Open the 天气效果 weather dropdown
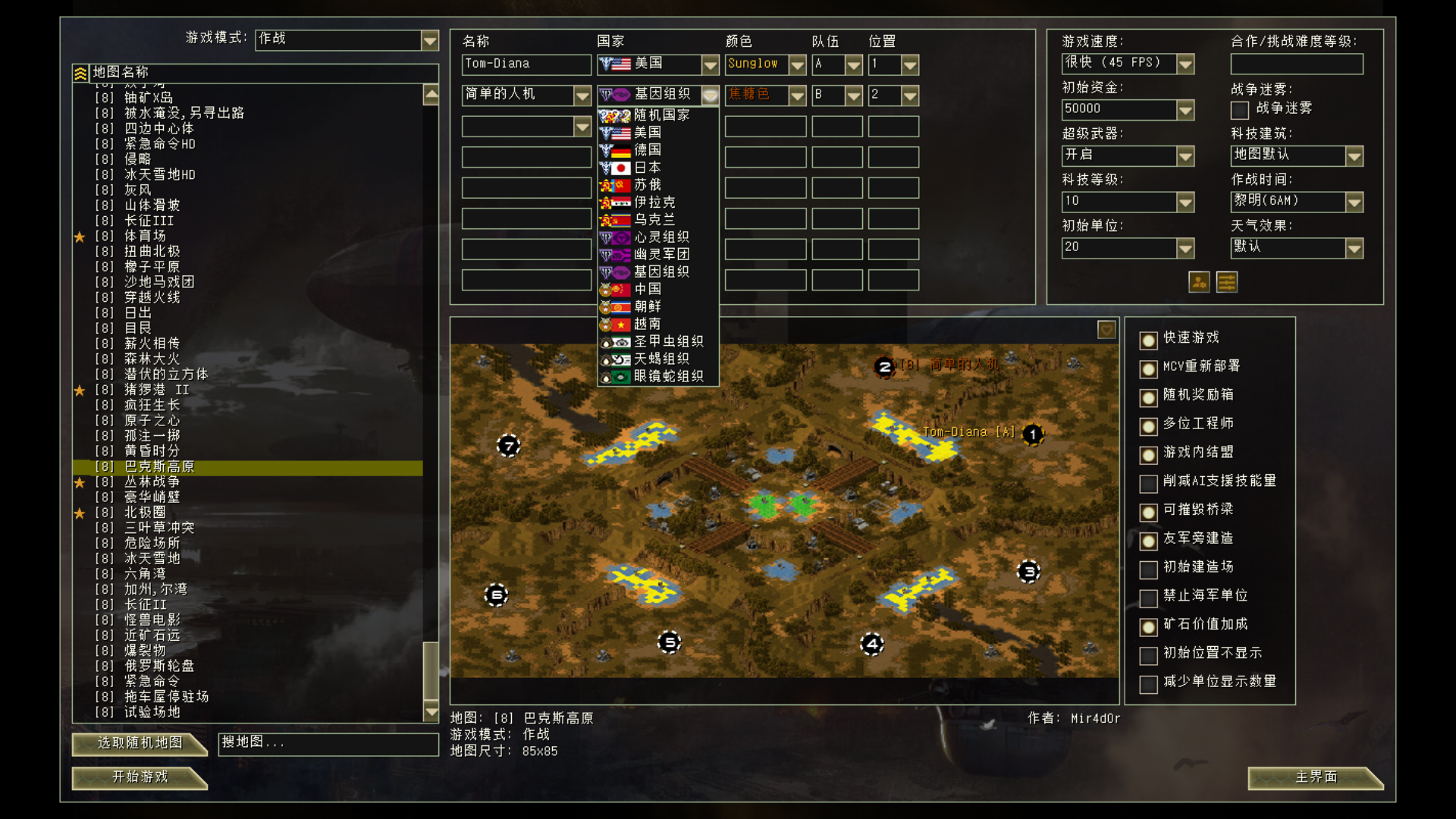This screenshot has height=819, width=1456. click(x=1354, y=248)
